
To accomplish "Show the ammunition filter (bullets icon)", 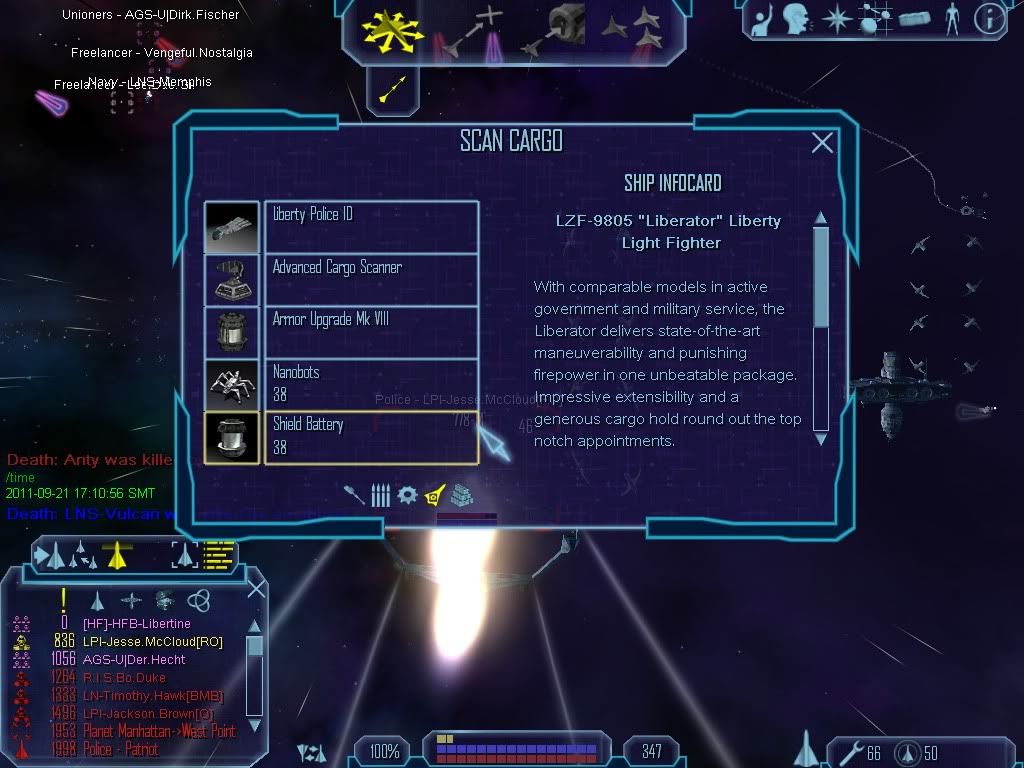I will pyautogui.click(x=380, y=495).
